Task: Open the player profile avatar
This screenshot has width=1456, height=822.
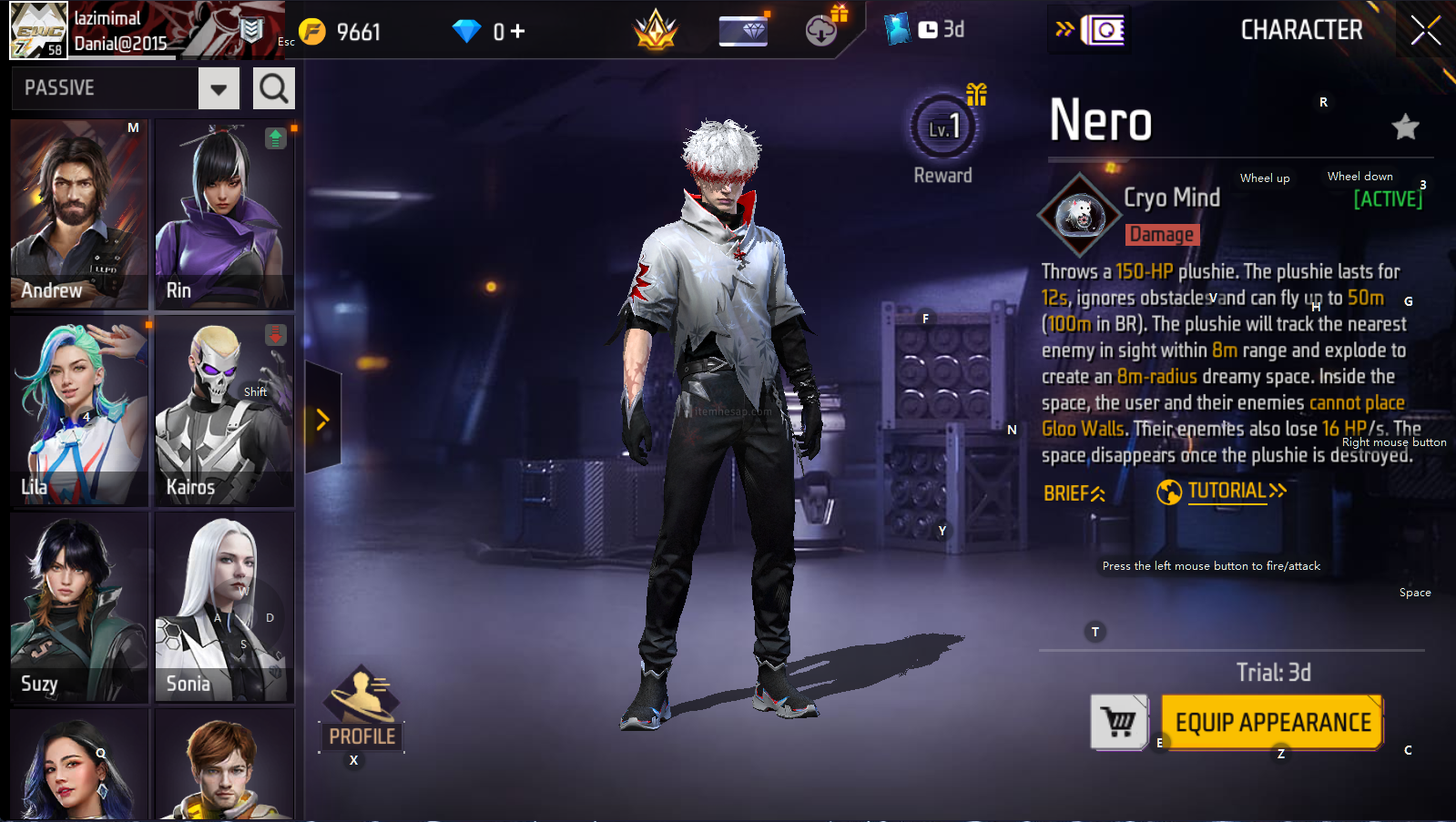Action: point(39,30)
